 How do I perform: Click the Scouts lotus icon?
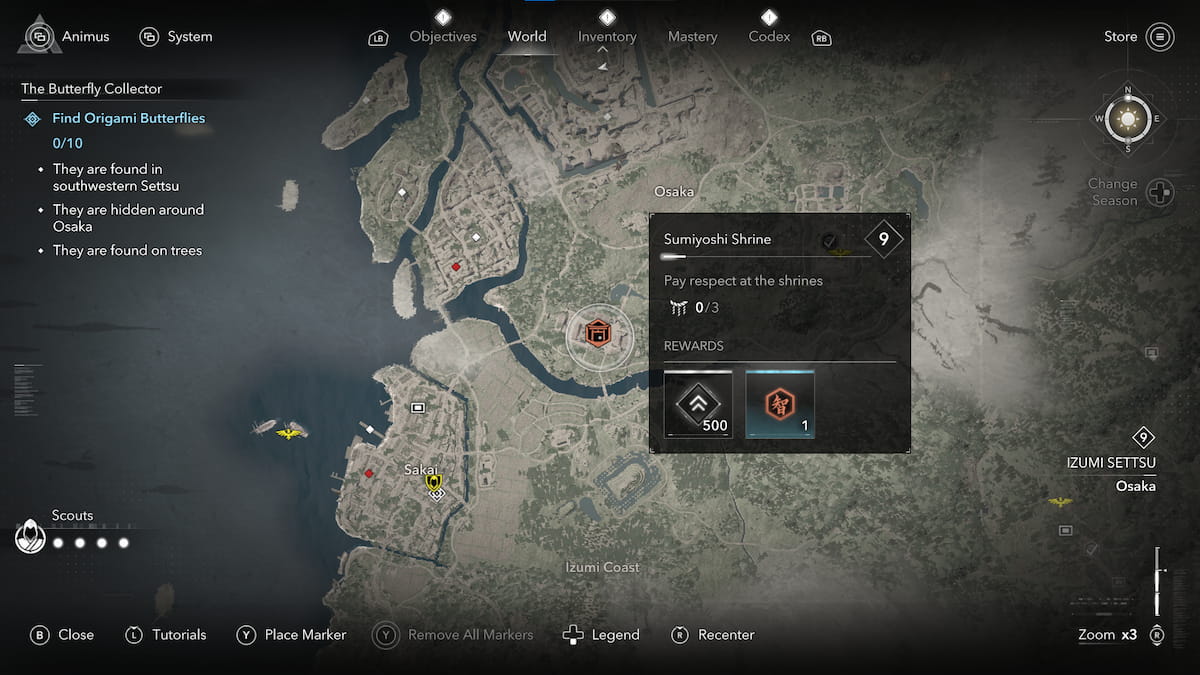31,538
